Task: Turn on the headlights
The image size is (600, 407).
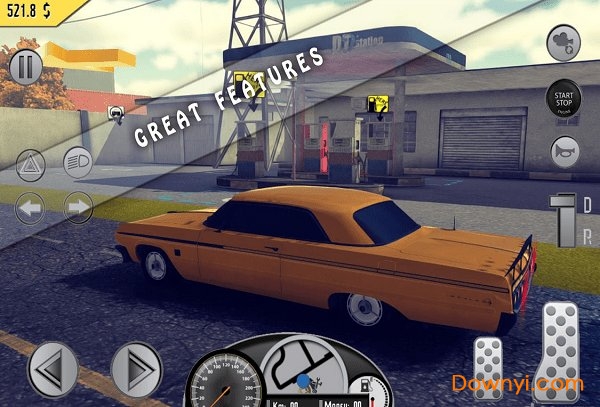Action: [78, 161]
